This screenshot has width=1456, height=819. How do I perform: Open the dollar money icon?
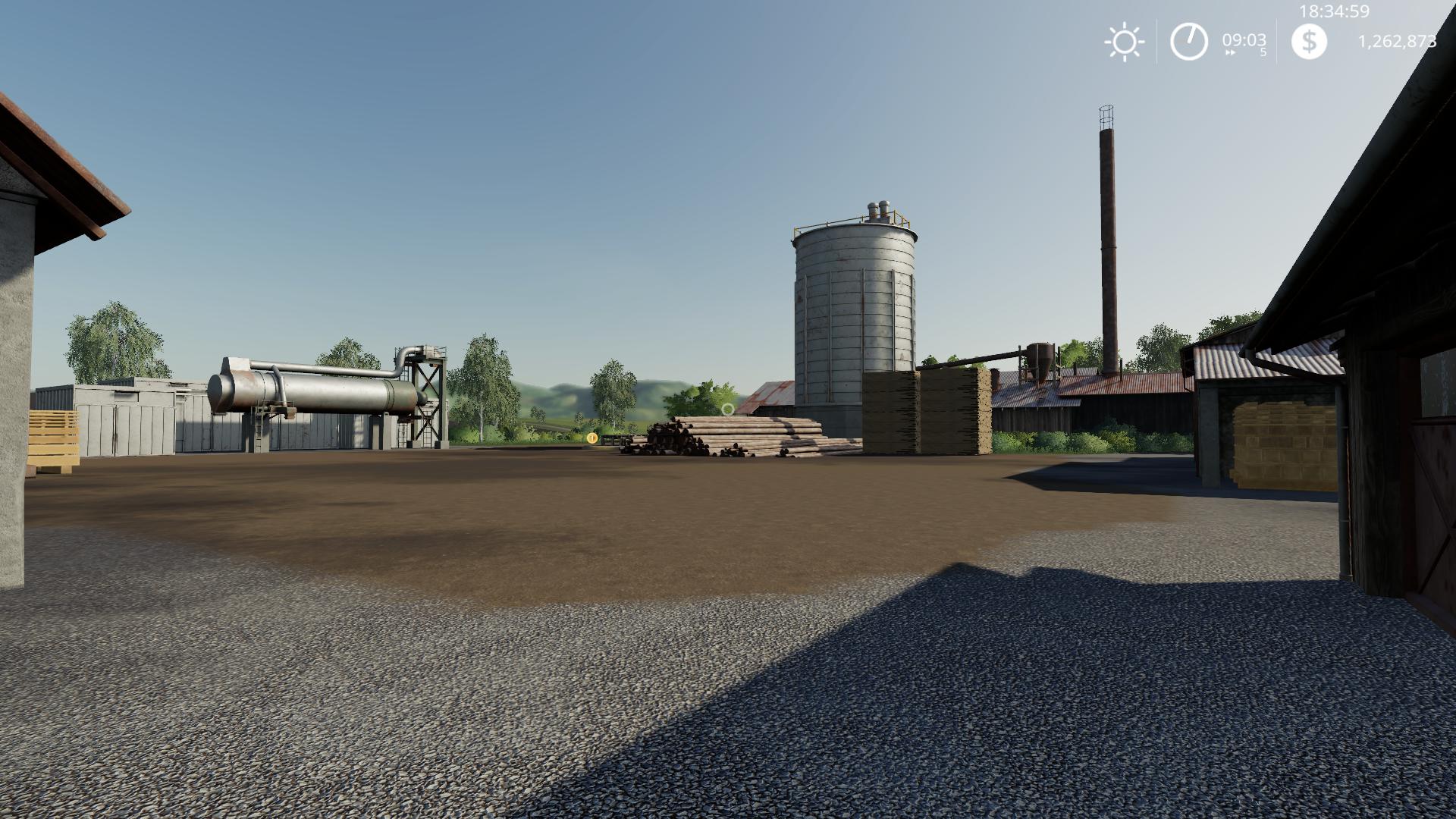(1309, 41)
